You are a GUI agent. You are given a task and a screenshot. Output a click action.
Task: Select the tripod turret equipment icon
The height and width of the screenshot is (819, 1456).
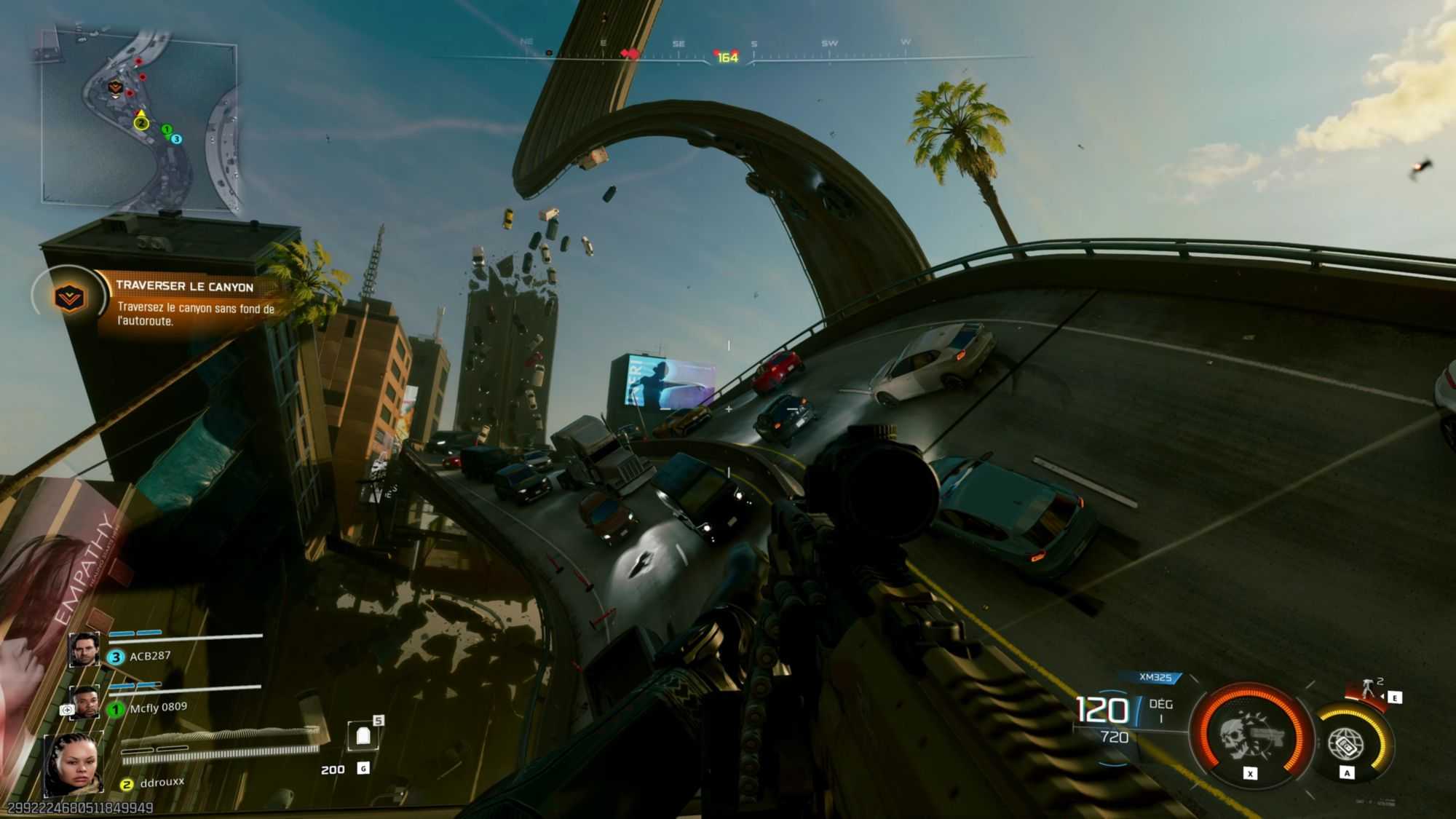point(1369,687)
